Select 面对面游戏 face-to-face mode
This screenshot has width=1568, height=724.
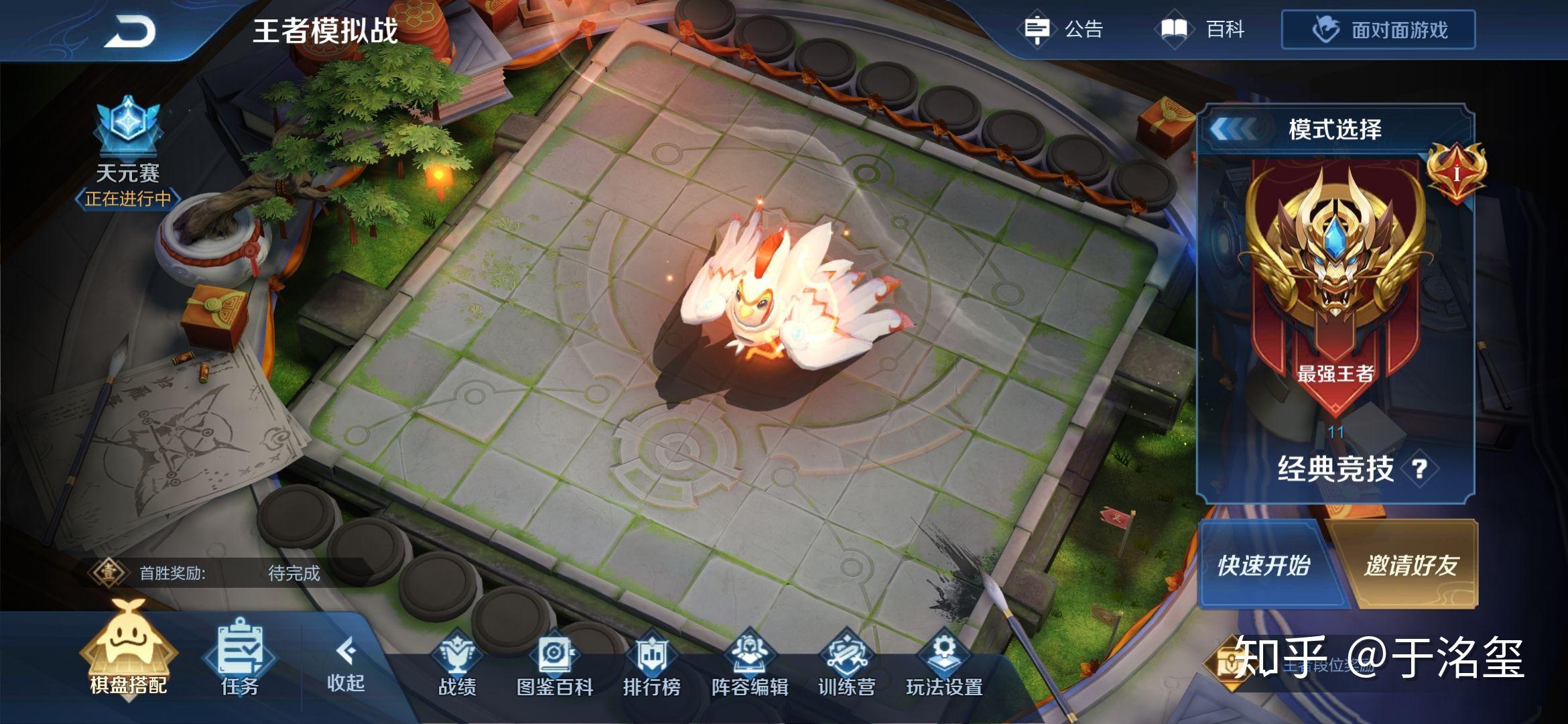coord(1378,30)
